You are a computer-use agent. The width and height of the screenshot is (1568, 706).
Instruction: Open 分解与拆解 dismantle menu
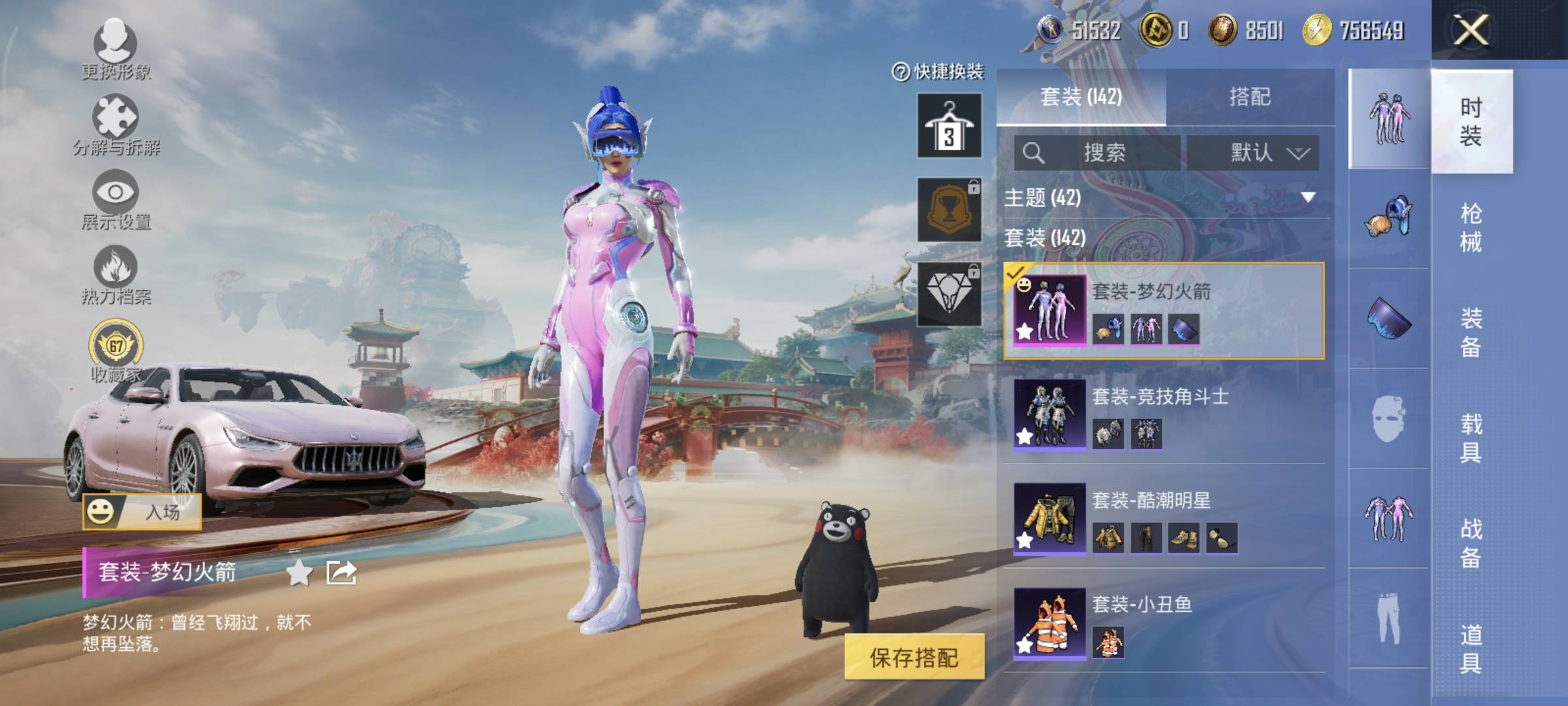116,124
